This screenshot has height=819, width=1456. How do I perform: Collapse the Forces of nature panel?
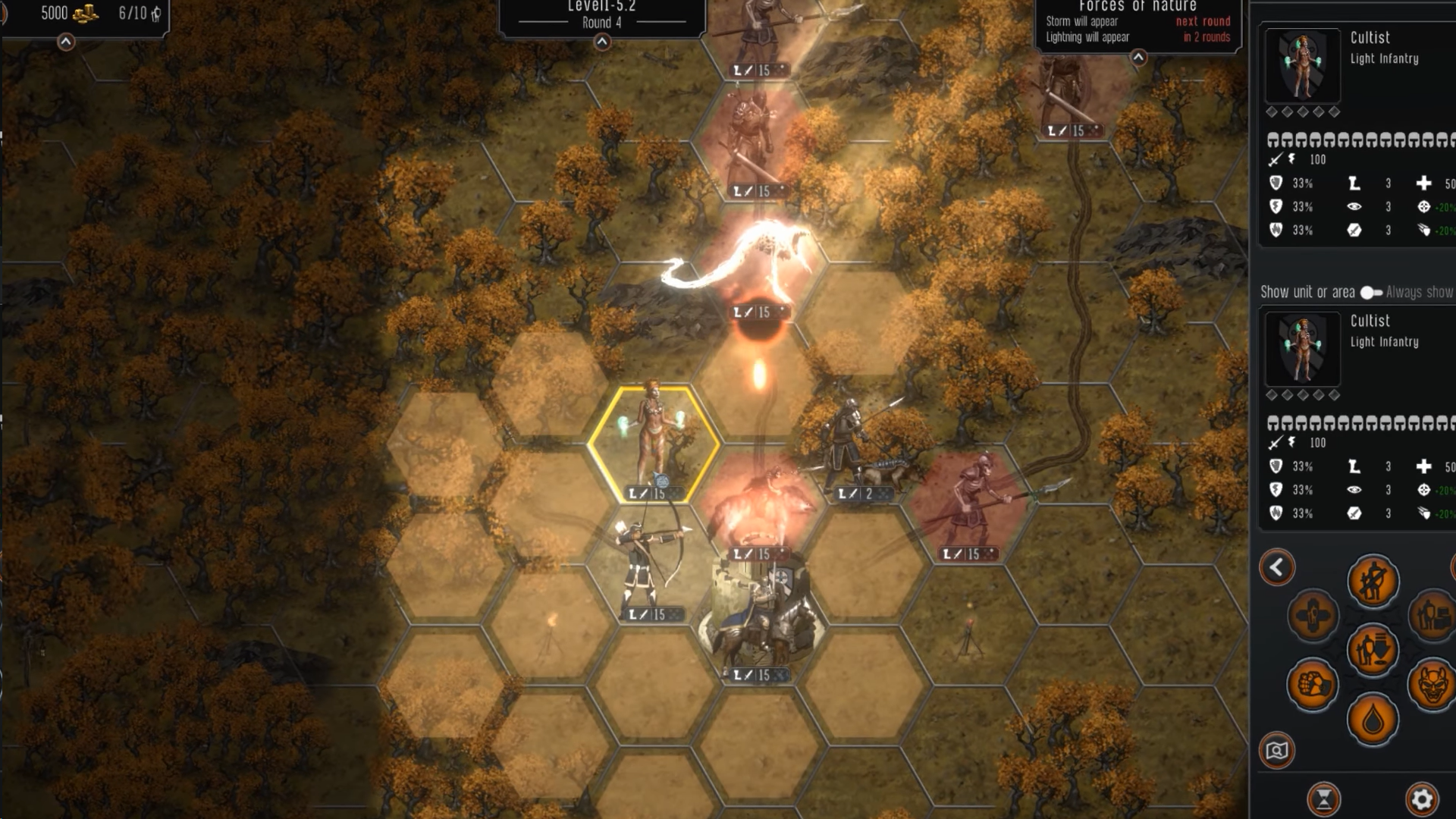coord(1138,58)
